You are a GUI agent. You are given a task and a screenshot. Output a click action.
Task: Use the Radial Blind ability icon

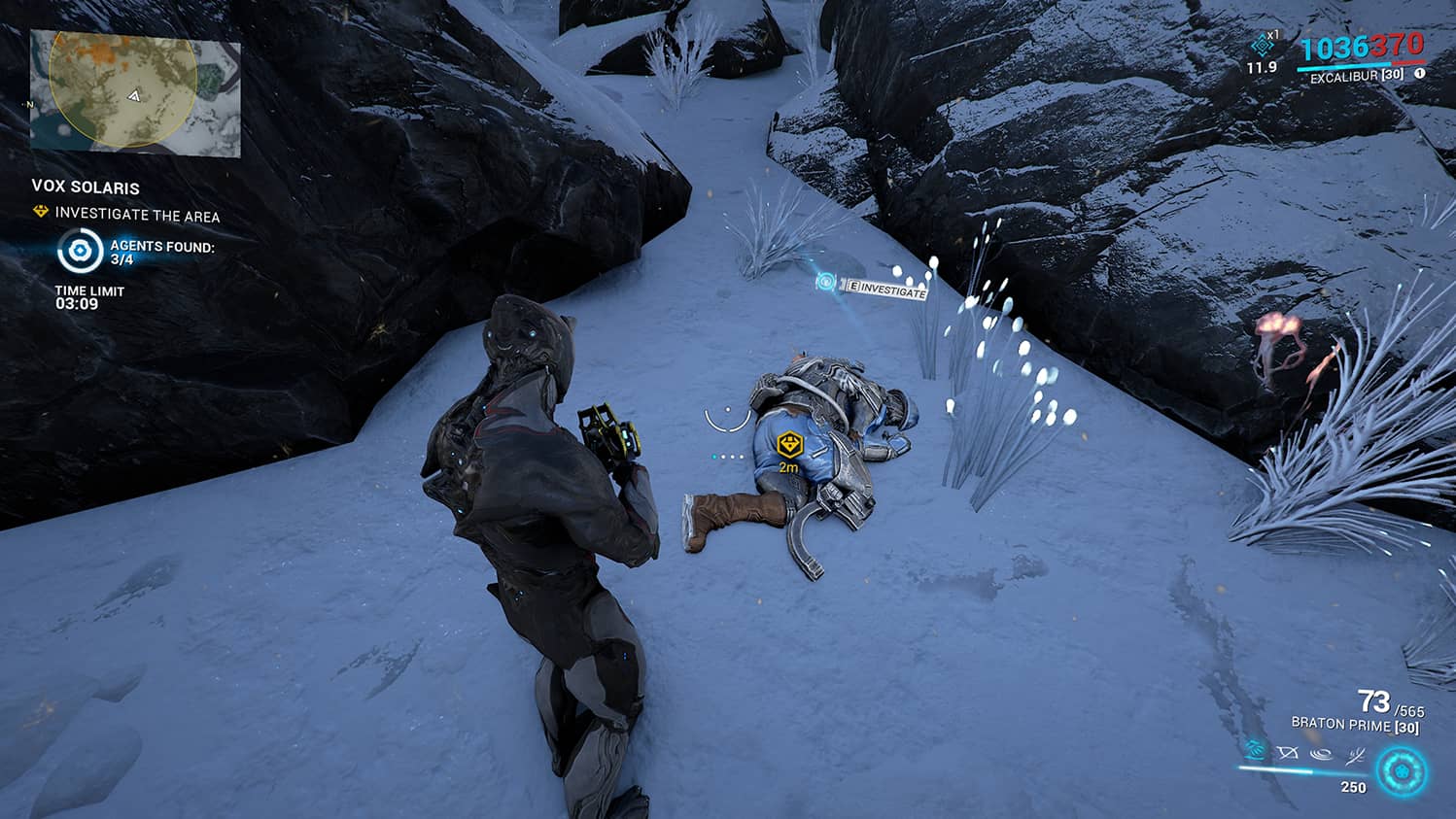tap(1288, 753)
